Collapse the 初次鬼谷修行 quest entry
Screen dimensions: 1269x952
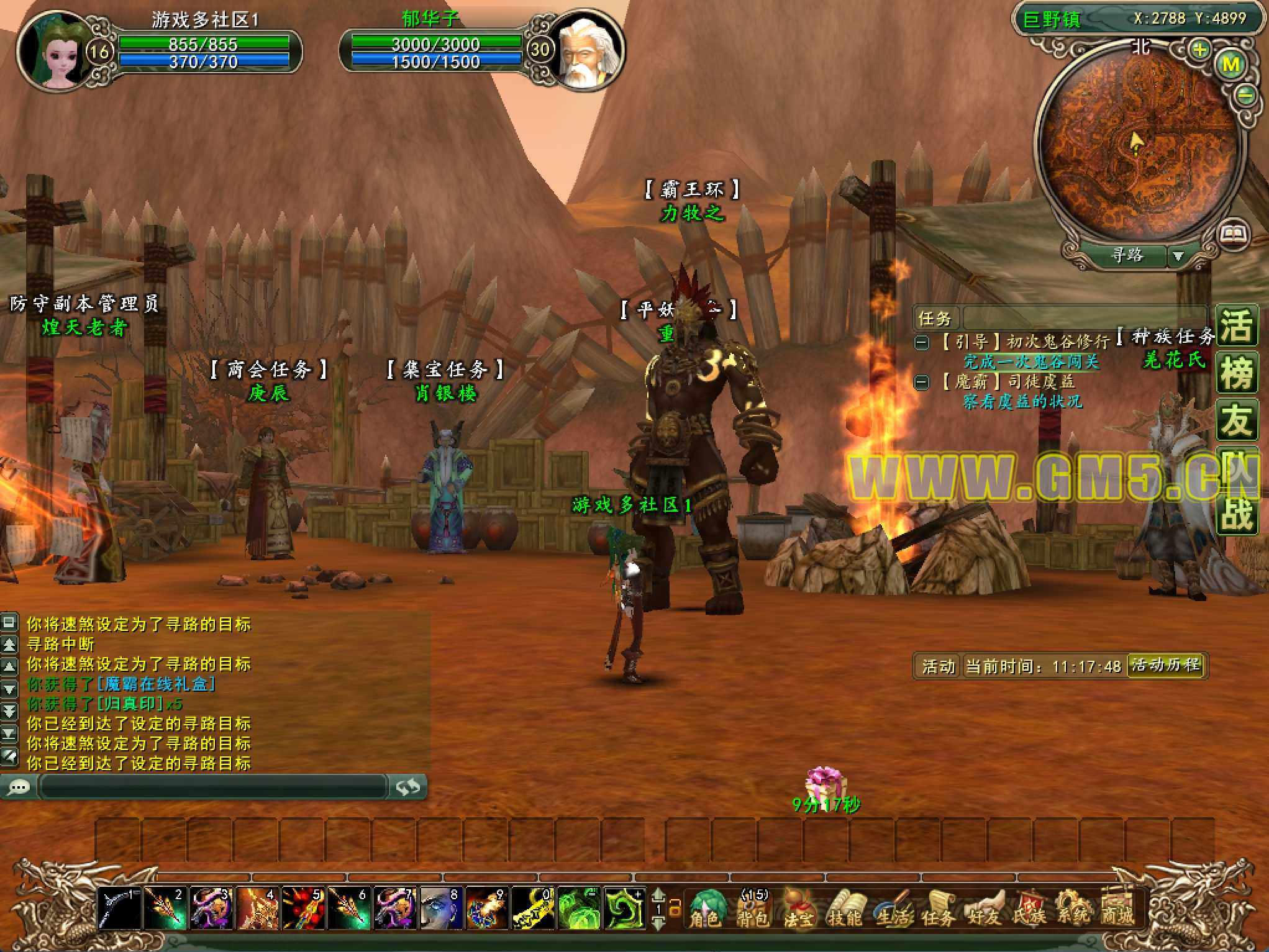click(x=922, y=342)
